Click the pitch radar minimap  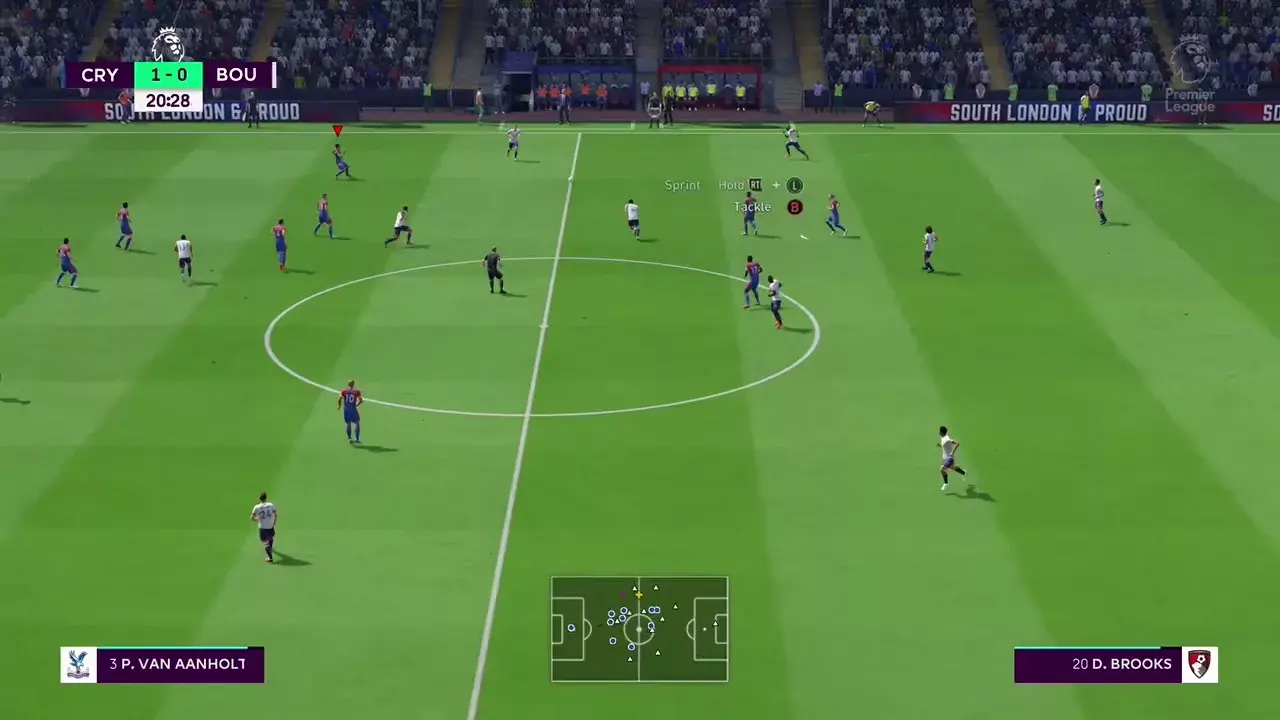639,629
